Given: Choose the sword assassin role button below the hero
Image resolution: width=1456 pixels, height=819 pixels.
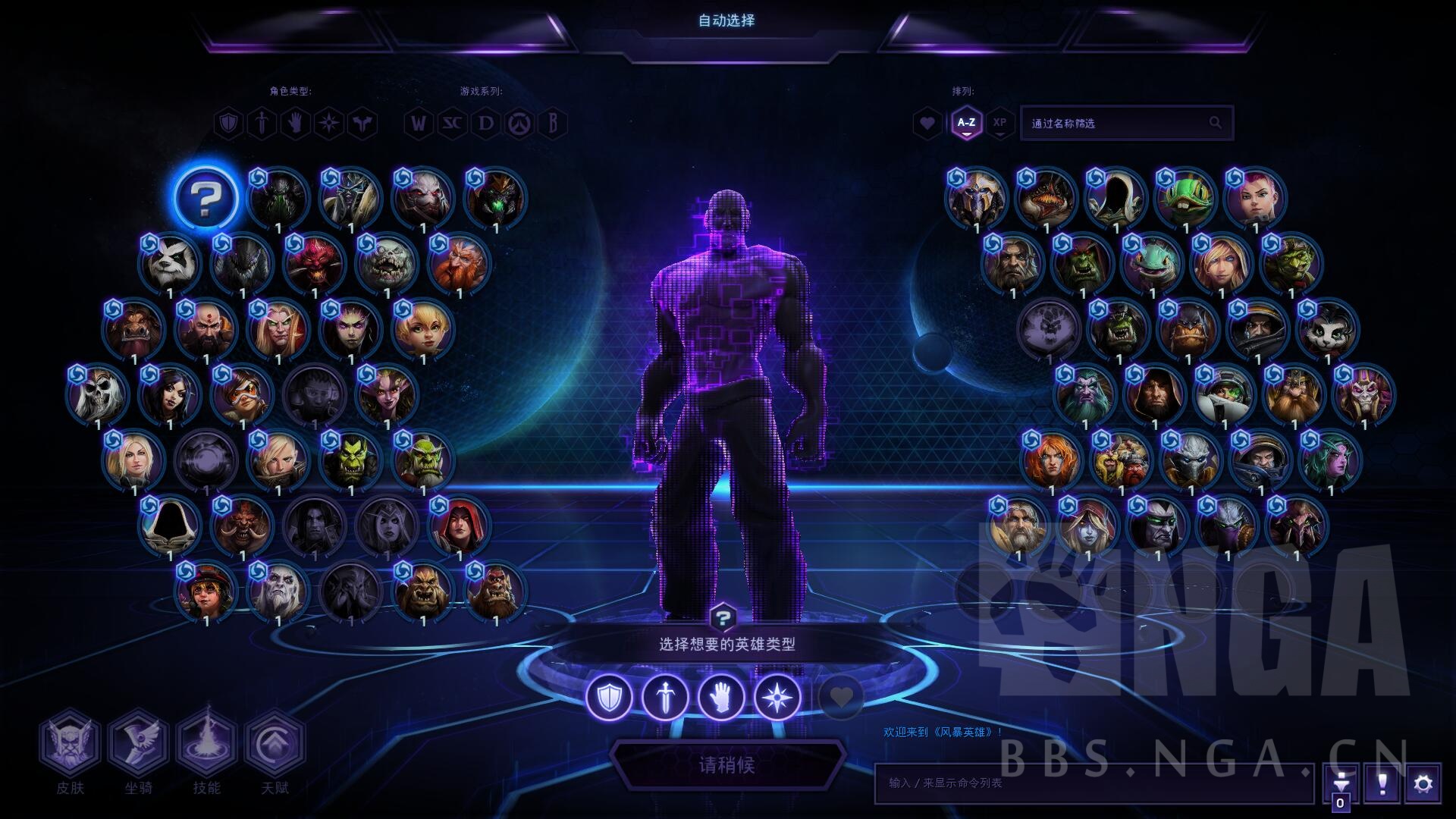Looking at the screenshot, I should tap(665, 696).
